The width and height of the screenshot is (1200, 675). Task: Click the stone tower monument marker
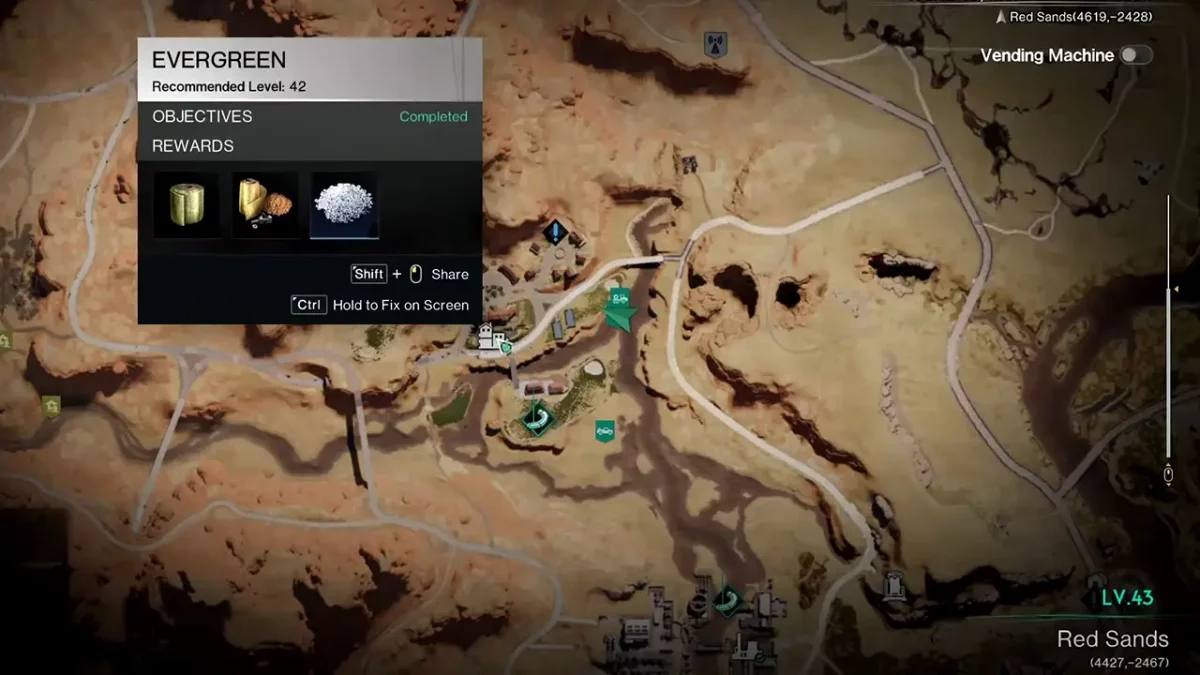pos(893,582)
